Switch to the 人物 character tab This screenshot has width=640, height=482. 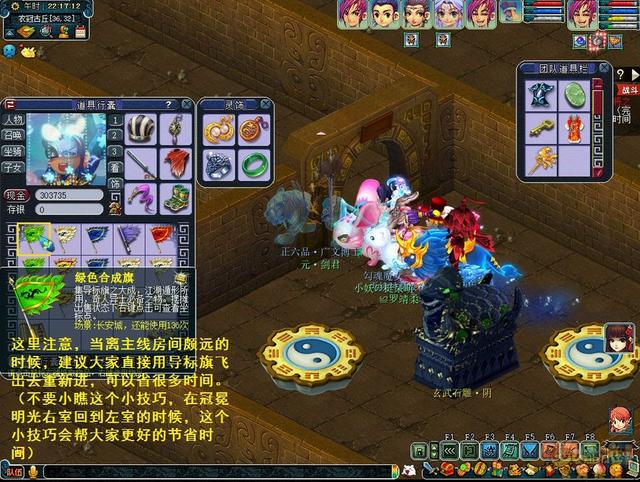click(x=13, y=120)
